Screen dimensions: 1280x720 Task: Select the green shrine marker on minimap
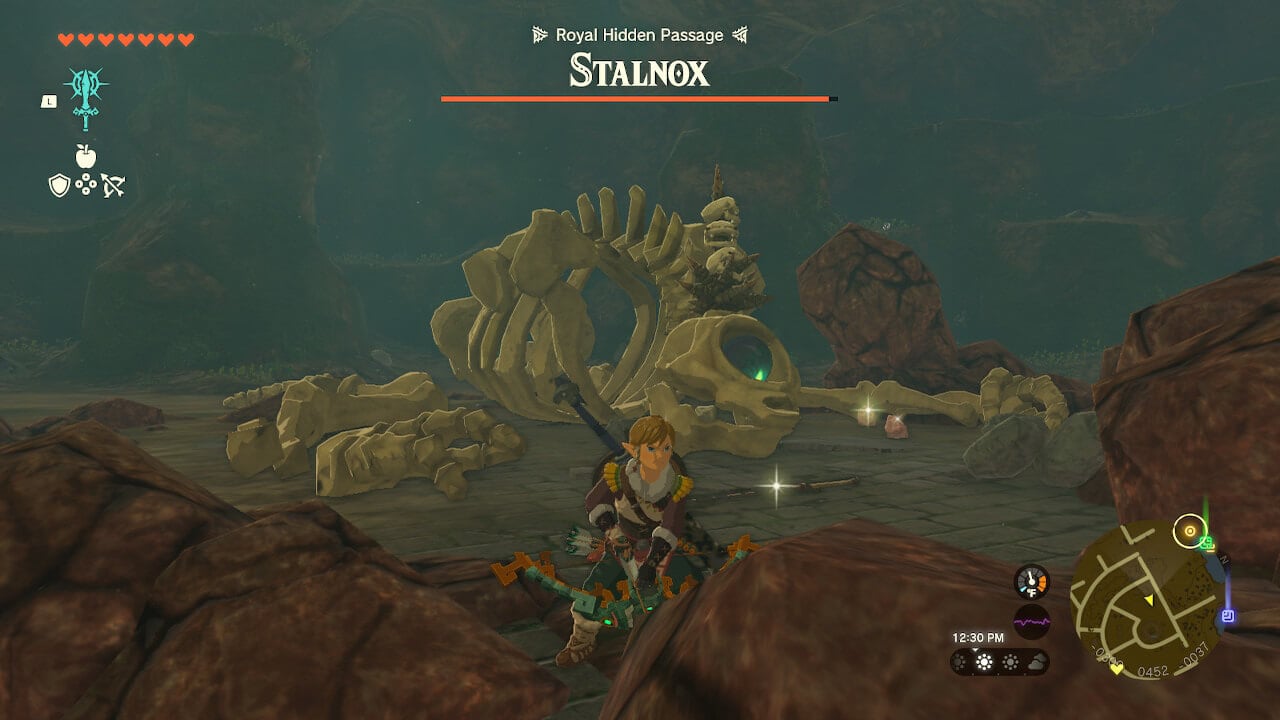click(x=1206, y=543)
